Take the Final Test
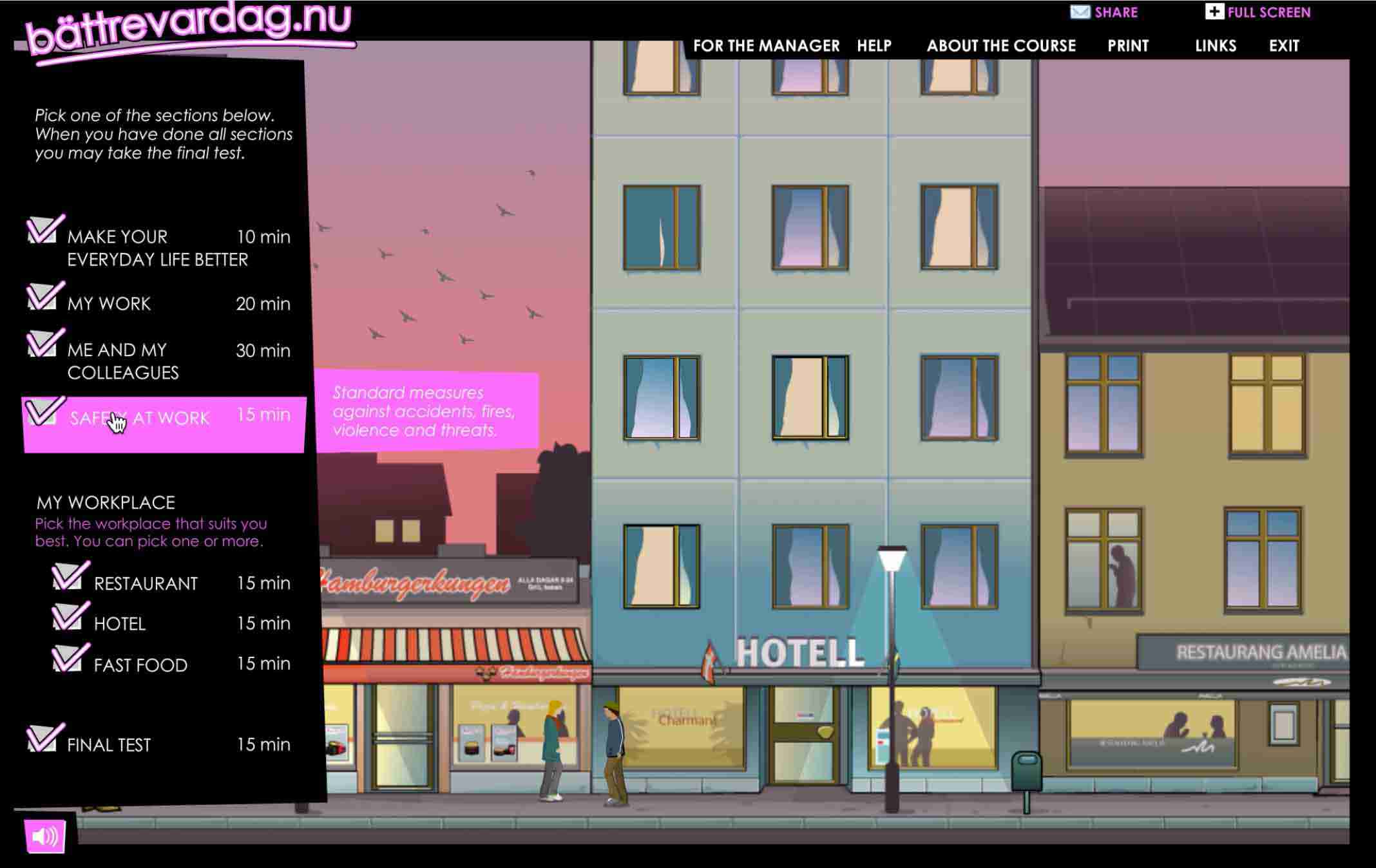1376x868 pixels. pyautogui.click(x=109, y=745)
